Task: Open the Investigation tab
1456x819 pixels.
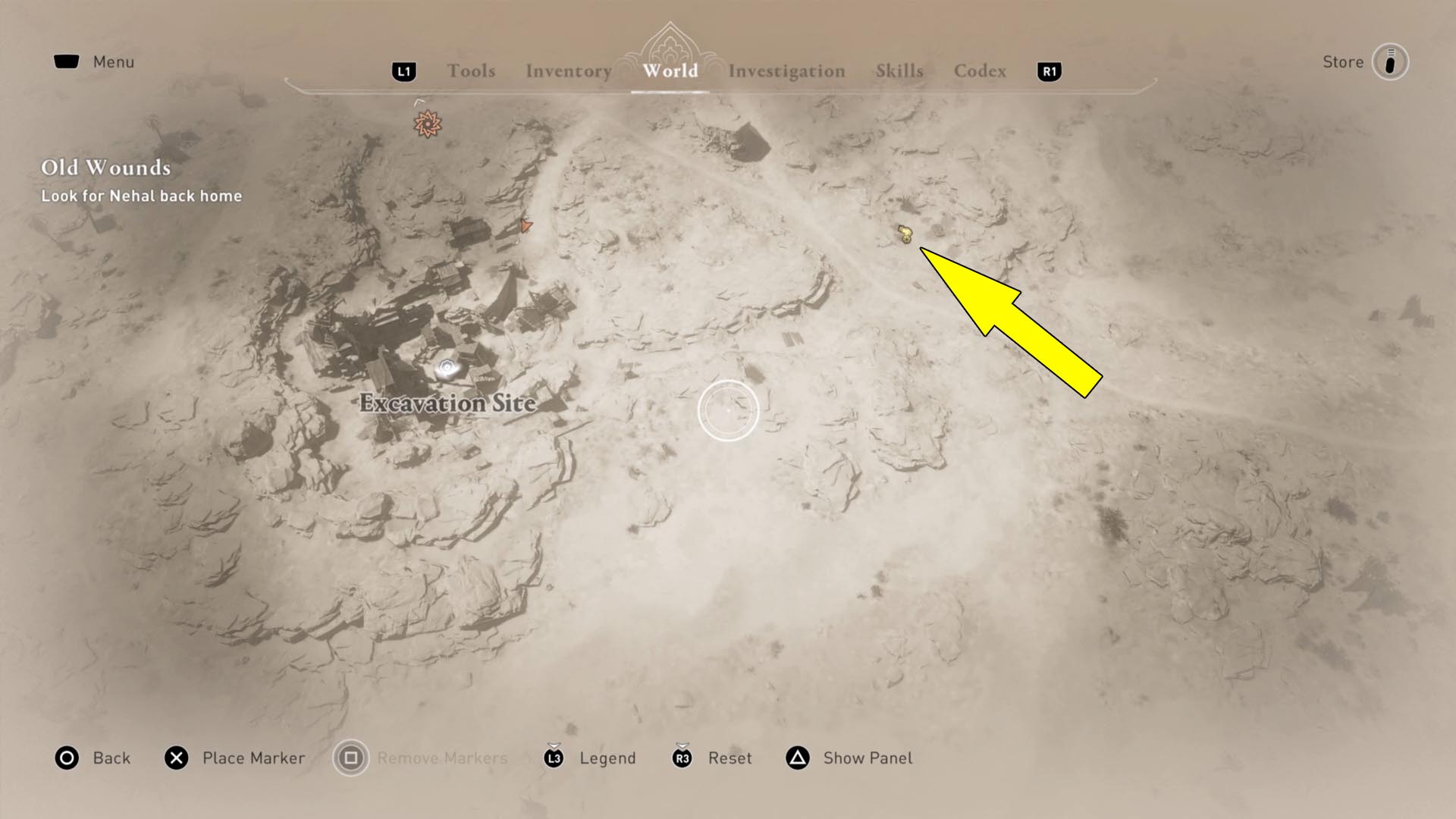Action: click(786, 71)
